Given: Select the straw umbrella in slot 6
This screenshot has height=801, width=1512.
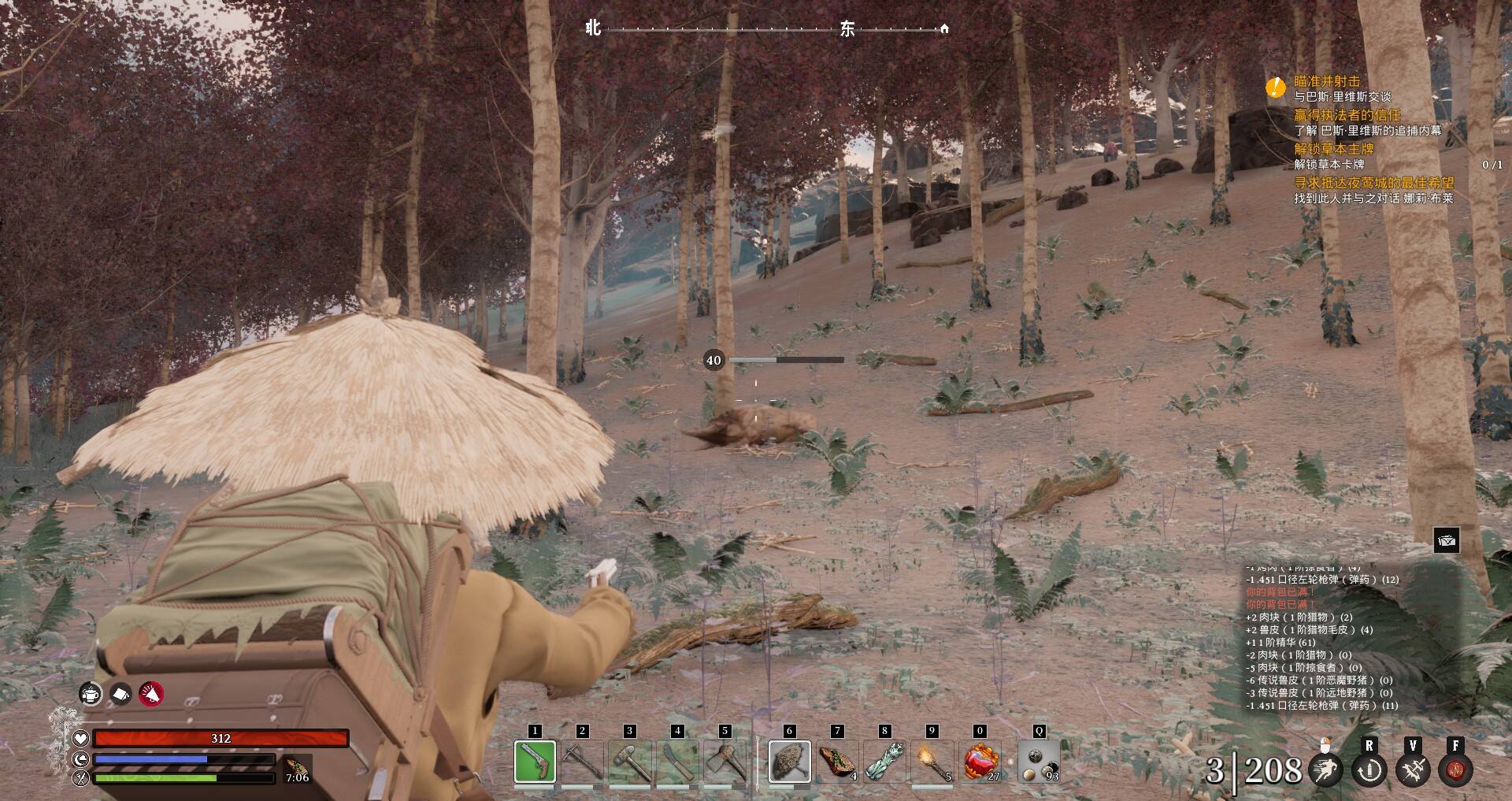Looking at the screenshot, I should click(x=789, y=762).
